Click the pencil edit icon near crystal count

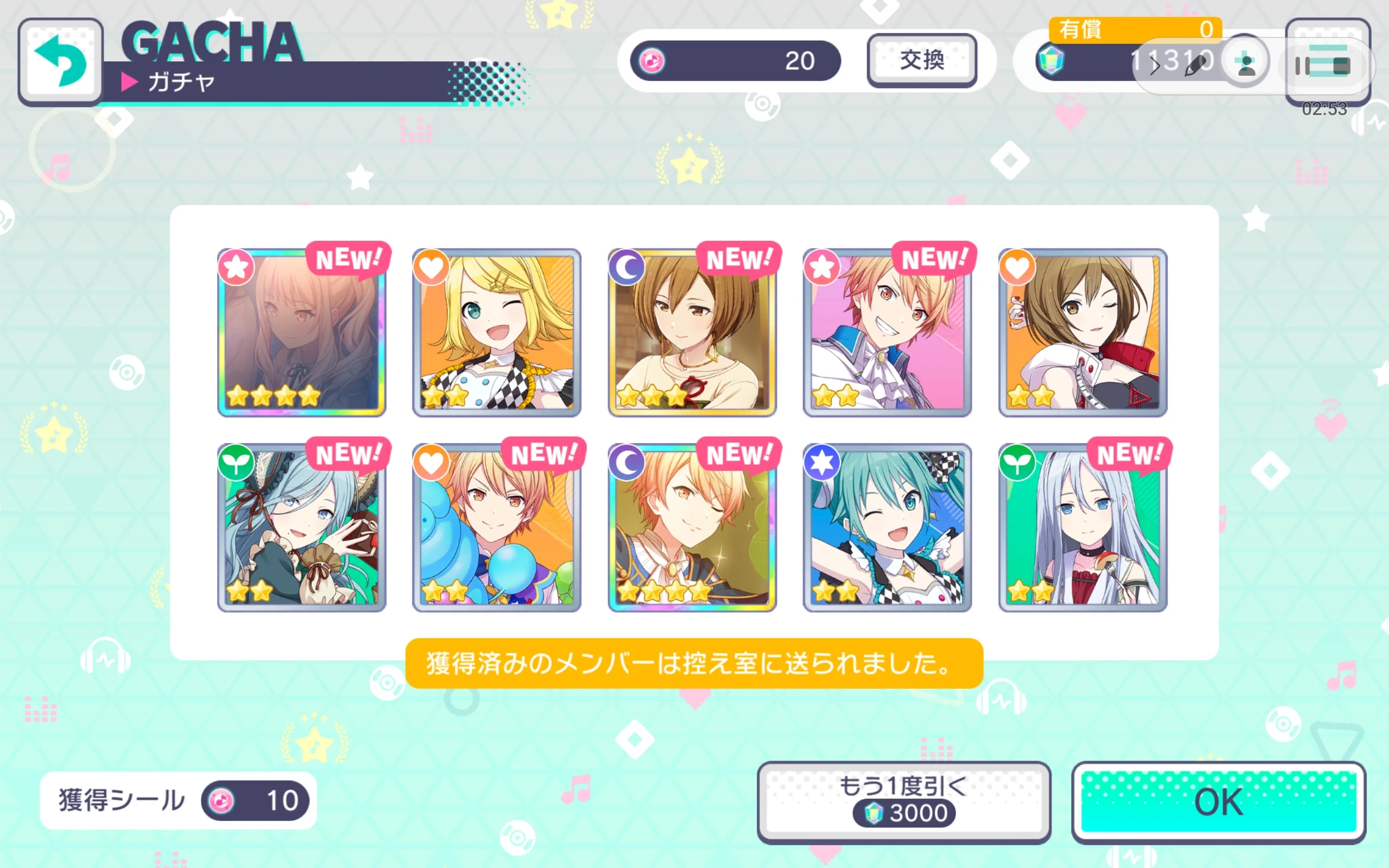tap(1195, 66)
